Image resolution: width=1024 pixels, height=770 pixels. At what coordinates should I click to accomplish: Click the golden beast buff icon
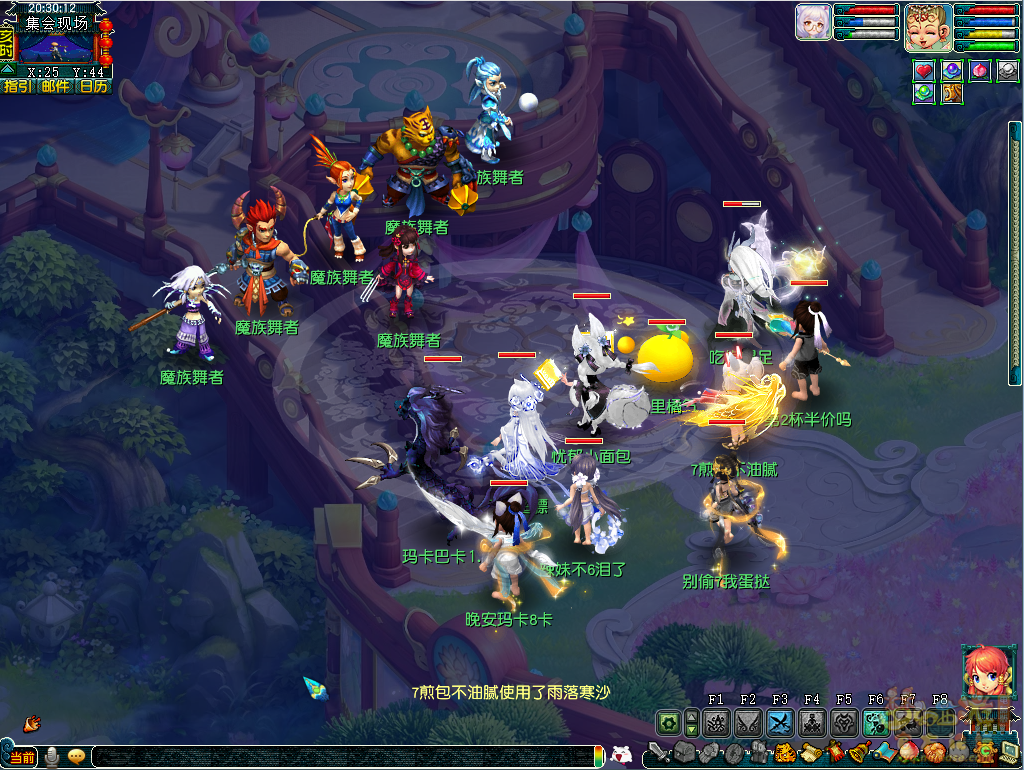pyautogui.click(x=951, y=94)
